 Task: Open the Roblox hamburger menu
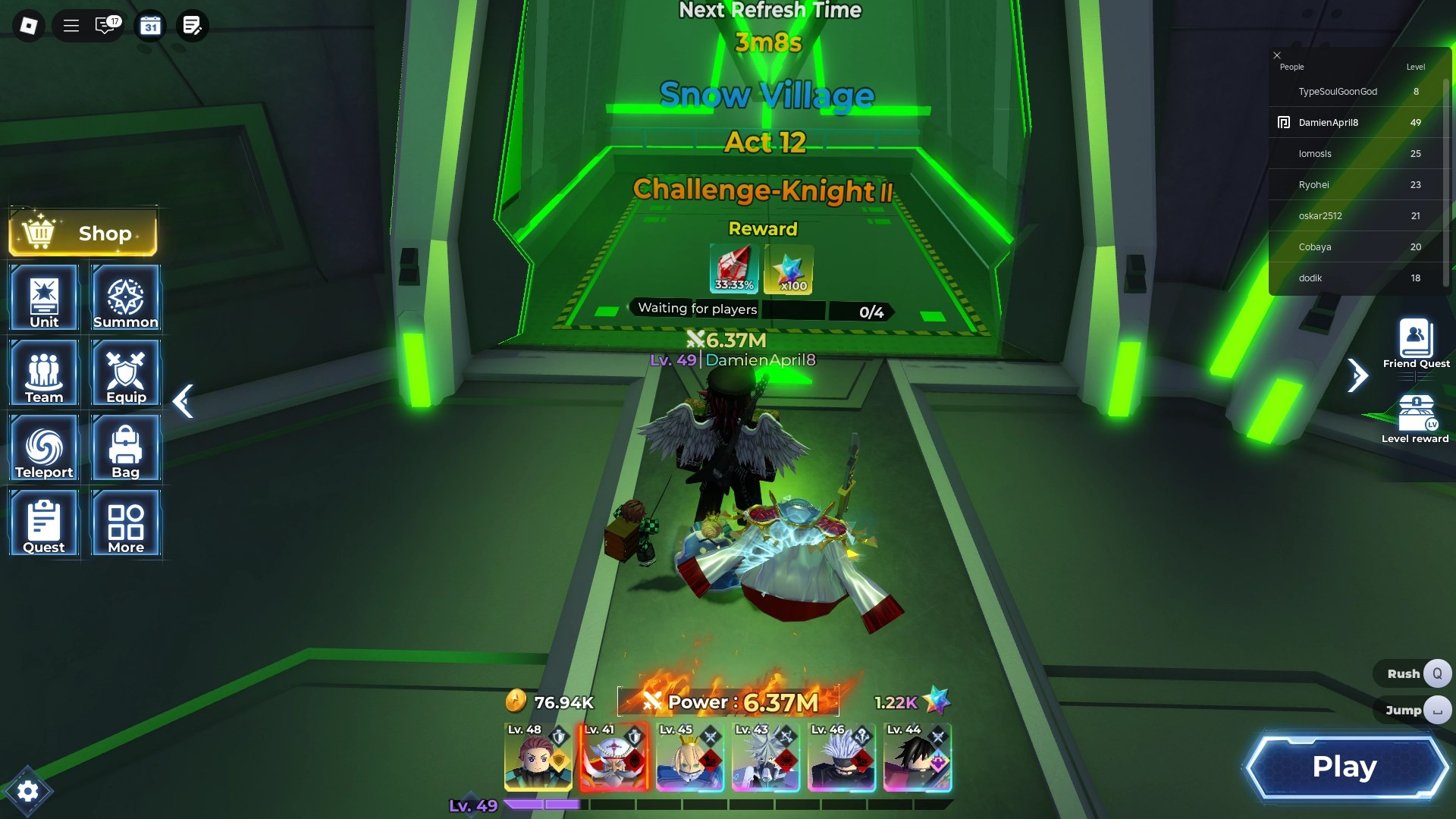[x=71, y=25]
